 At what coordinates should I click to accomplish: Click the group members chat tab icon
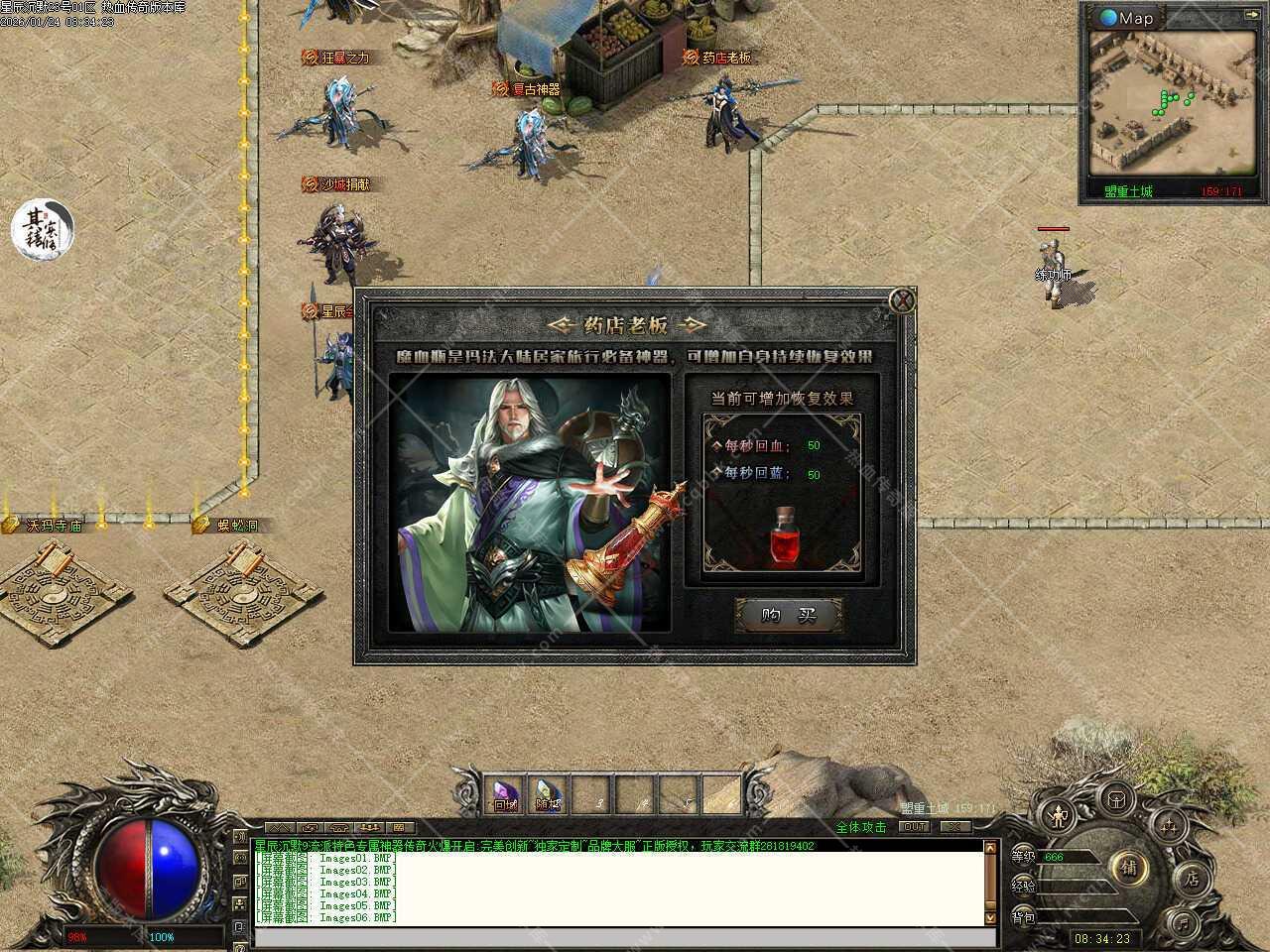tap(370, 827)
